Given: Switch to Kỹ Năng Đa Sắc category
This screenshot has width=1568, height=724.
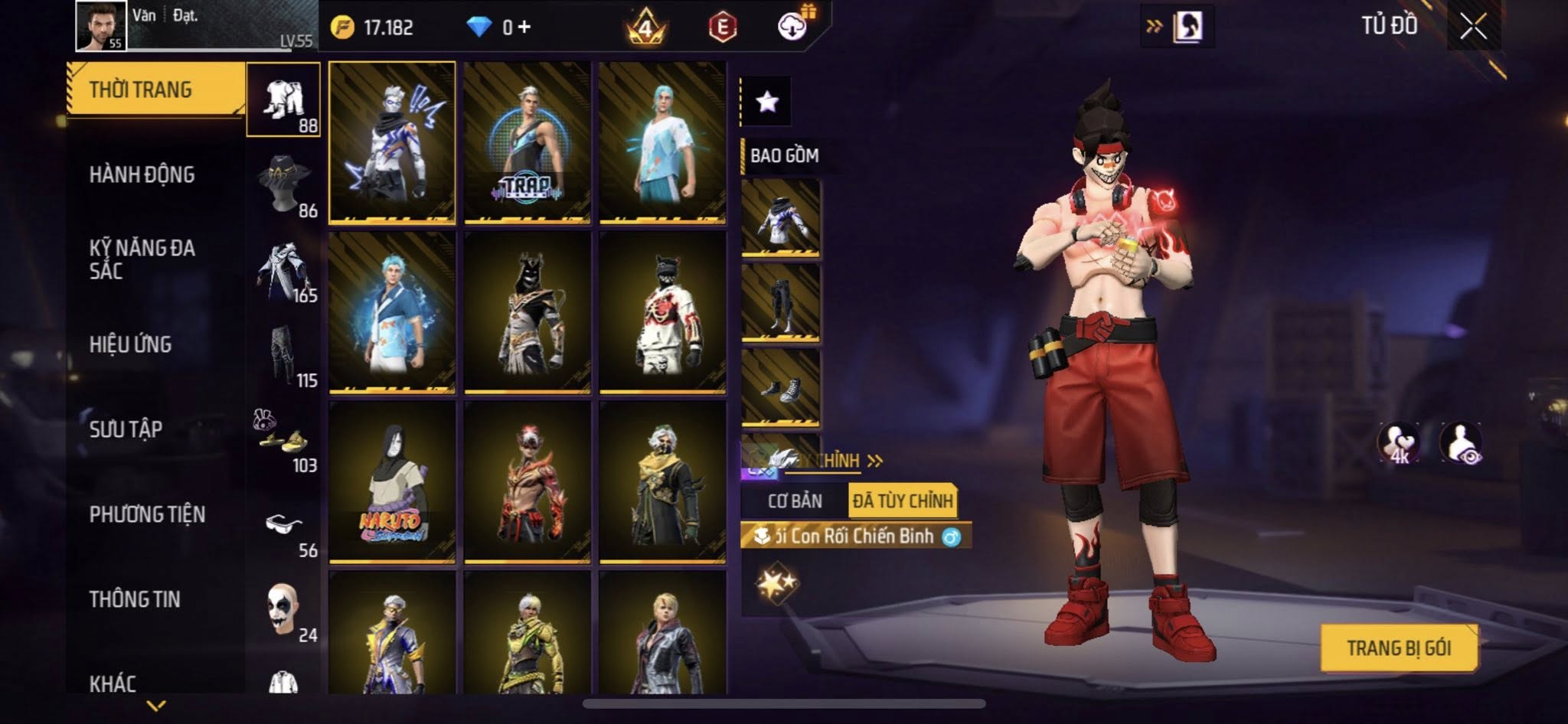Looking at the screenshot, I should pos(142,259).
